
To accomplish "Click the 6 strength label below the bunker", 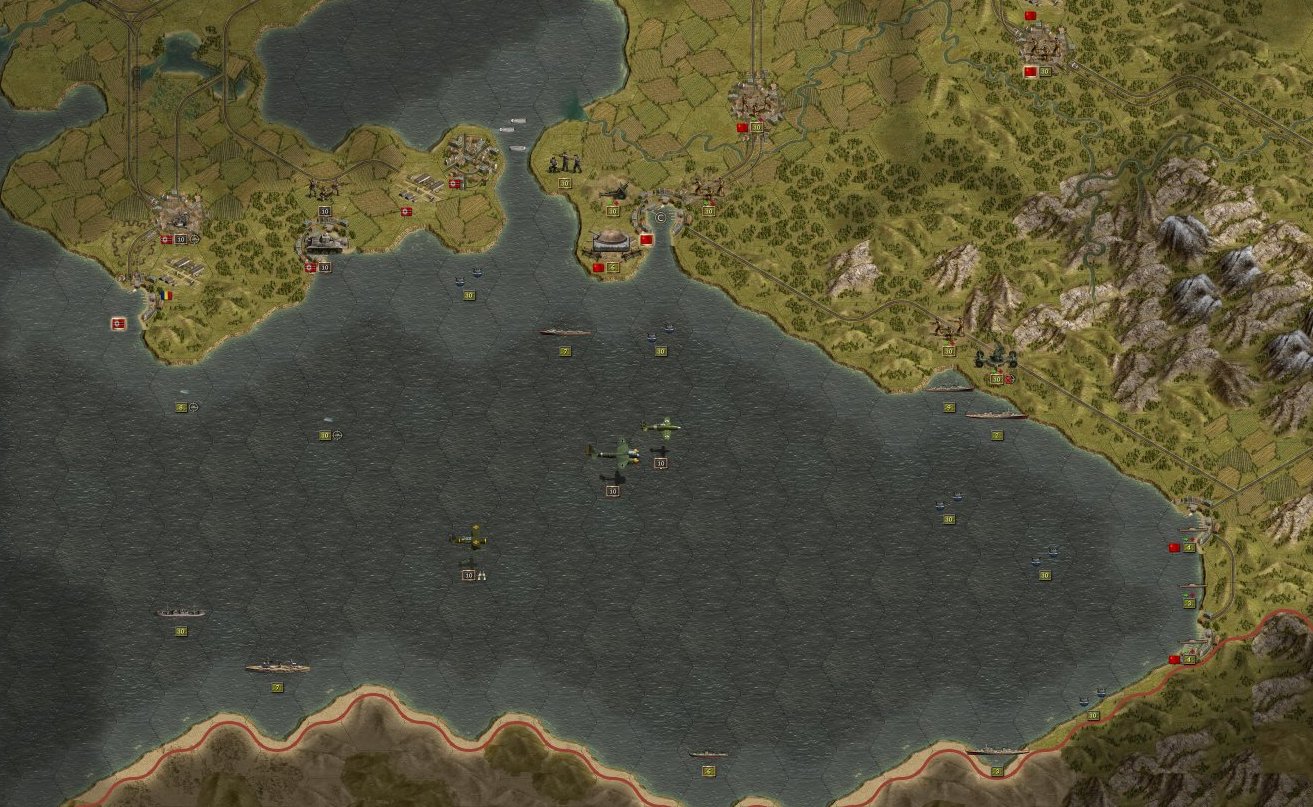I will (x=612, y=267).
